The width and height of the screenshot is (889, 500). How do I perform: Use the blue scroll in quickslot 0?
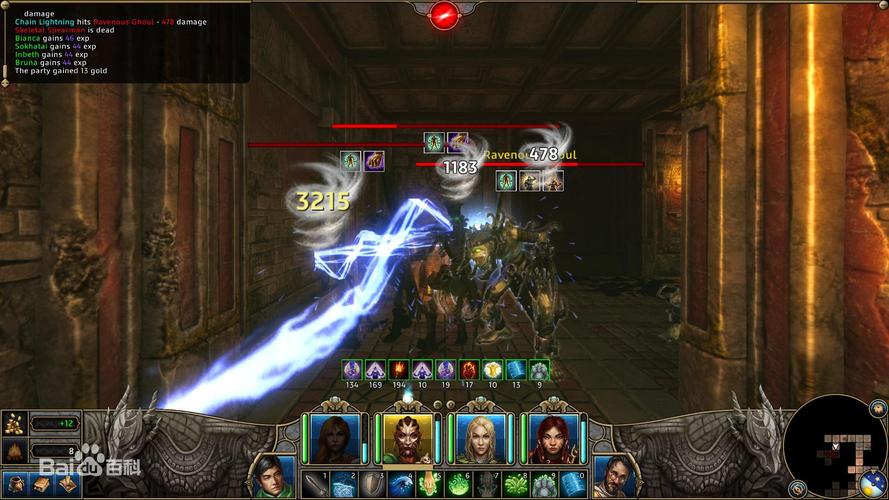pos(574,484)
